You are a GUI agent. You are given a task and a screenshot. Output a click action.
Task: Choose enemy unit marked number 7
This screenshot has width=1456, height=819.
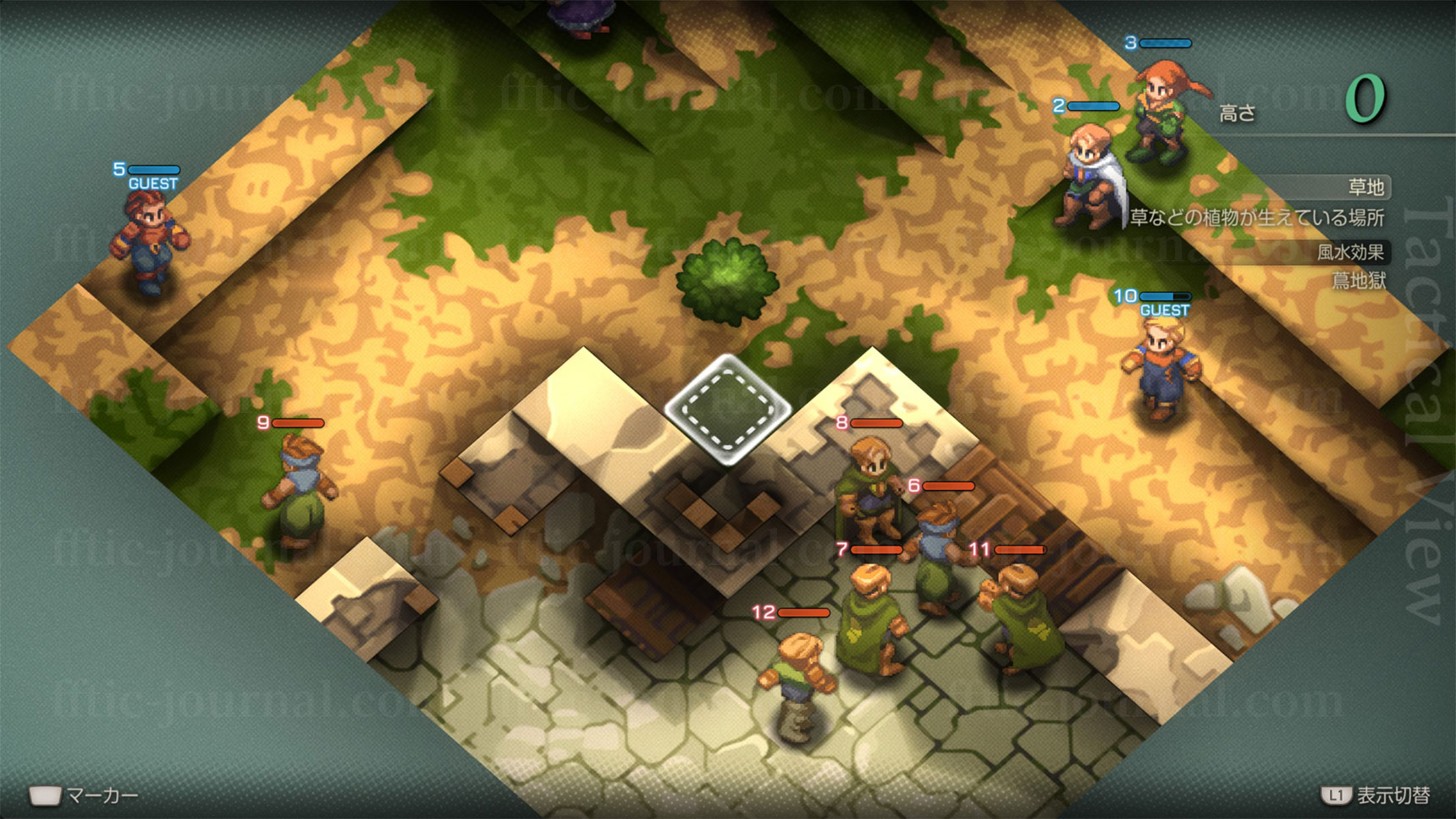[x=872, y=618]
